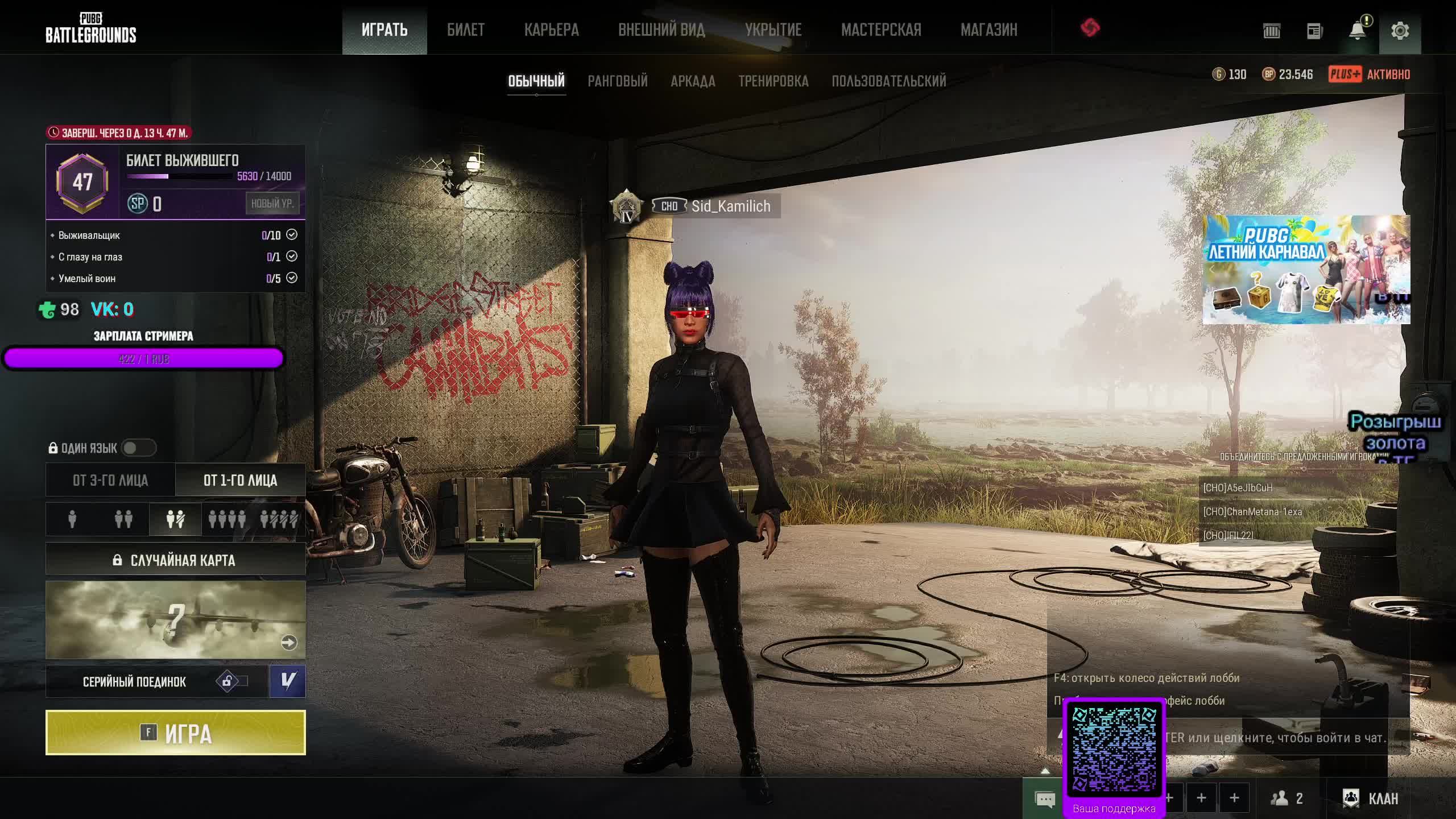The width and height of the screenshot is (1456, 819).
Task: Open the gear settings icon
Action: (x=1400, y=31)
